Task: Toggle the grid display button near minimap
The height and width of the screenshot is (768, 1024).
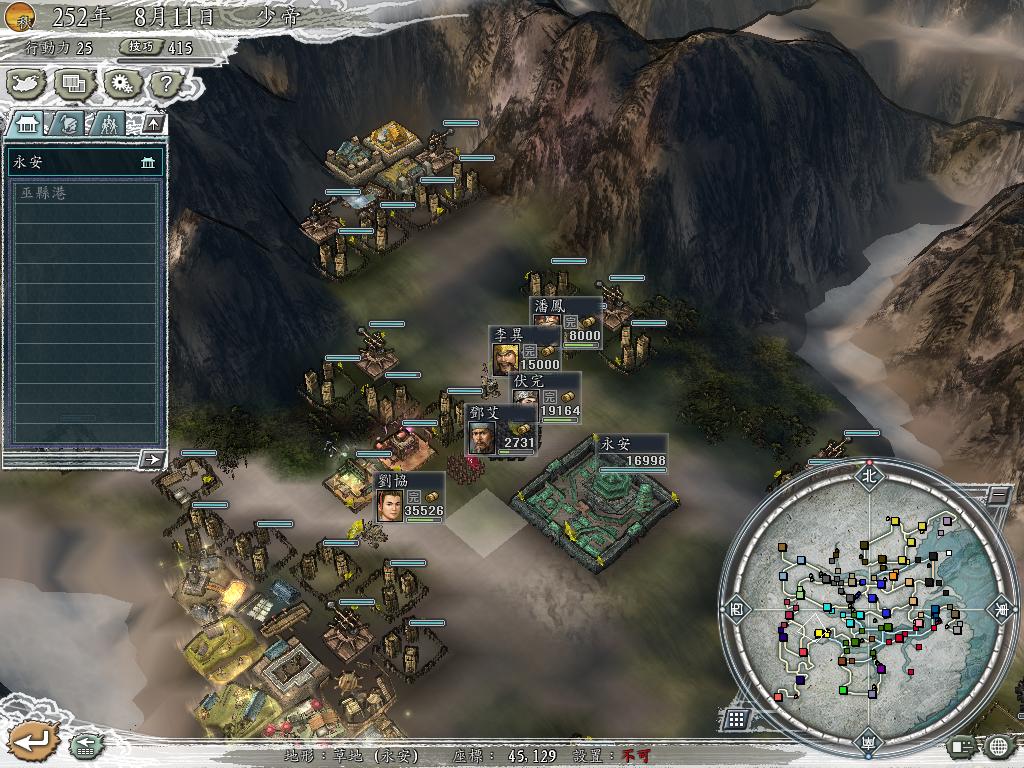Action: tap(736, 719)
